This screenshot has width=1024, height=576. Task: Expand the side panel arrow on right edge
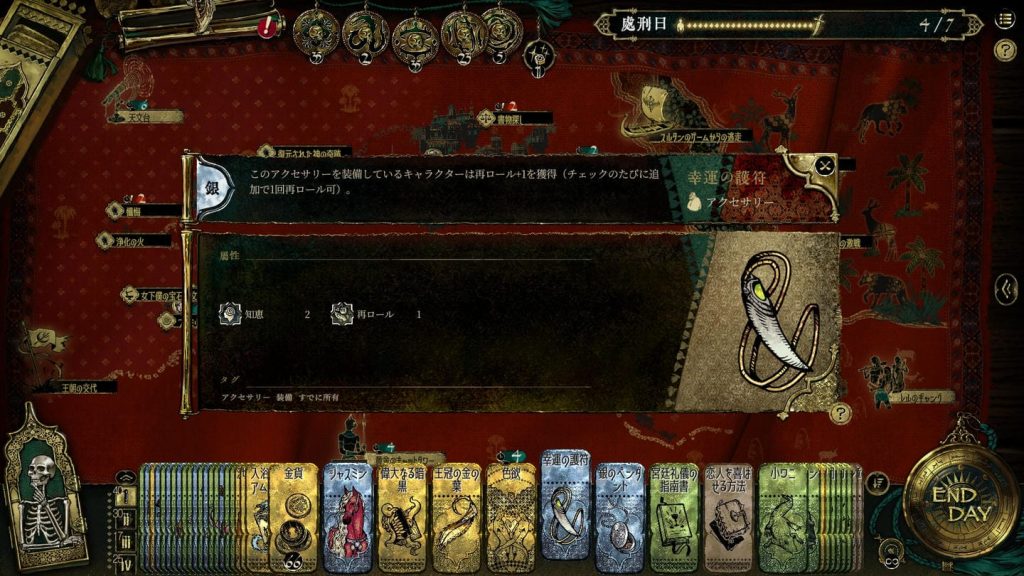(x=1007, y=290)
